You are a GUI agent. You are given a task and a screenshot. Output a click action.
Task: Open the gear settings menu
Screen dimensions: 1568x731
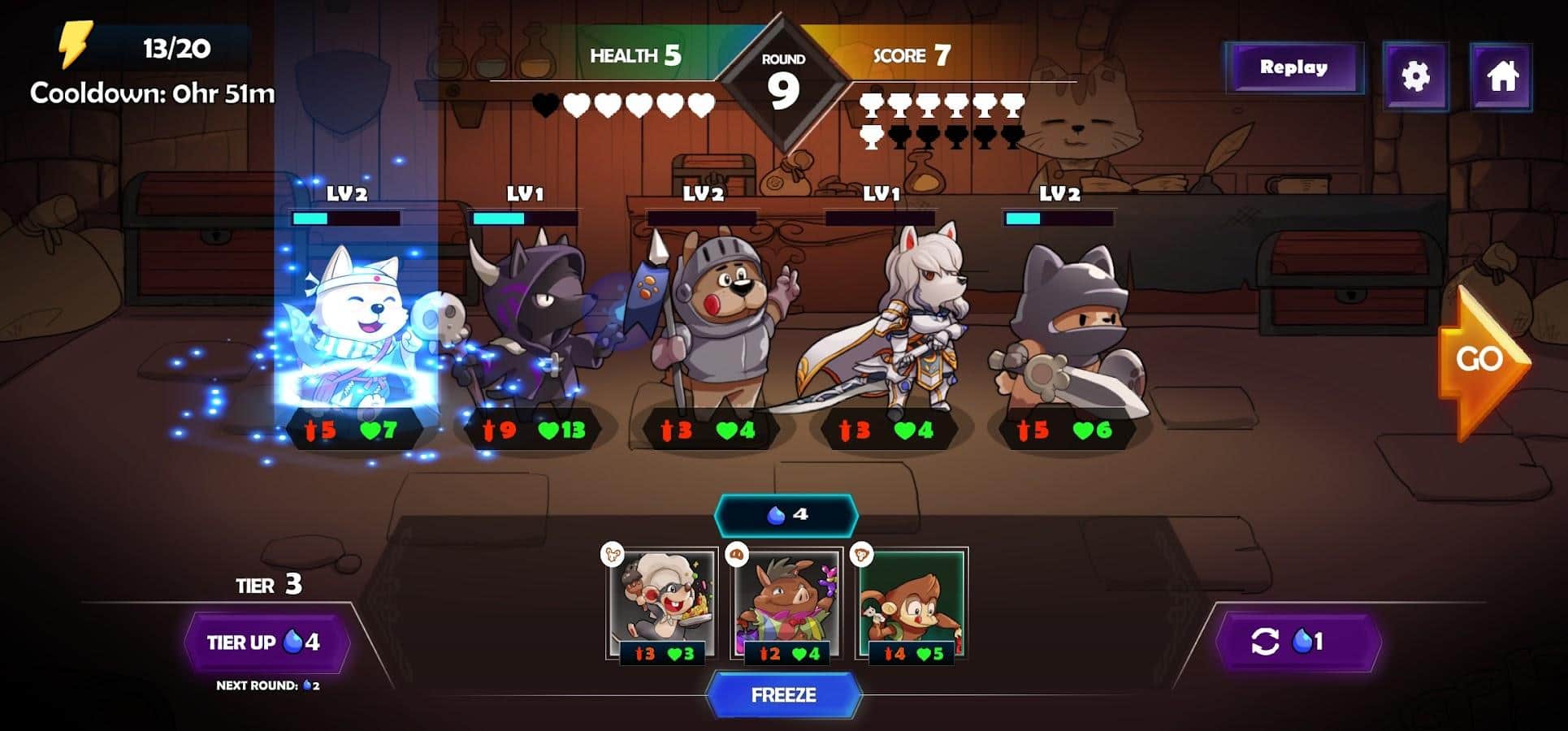click(x=1415, y=76)
